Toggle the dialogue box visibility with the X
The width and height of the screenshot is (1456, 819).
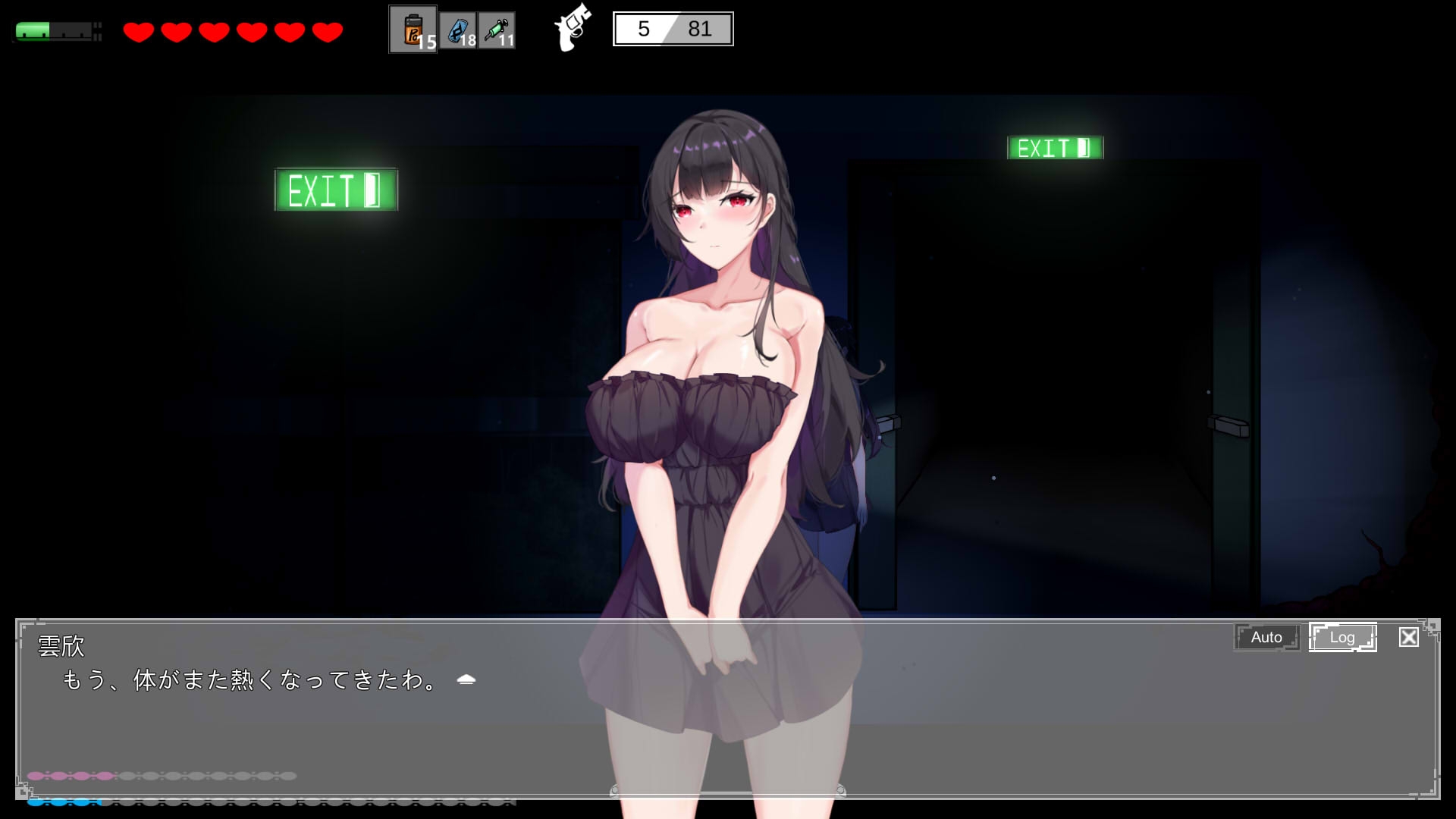point(1408,637)
